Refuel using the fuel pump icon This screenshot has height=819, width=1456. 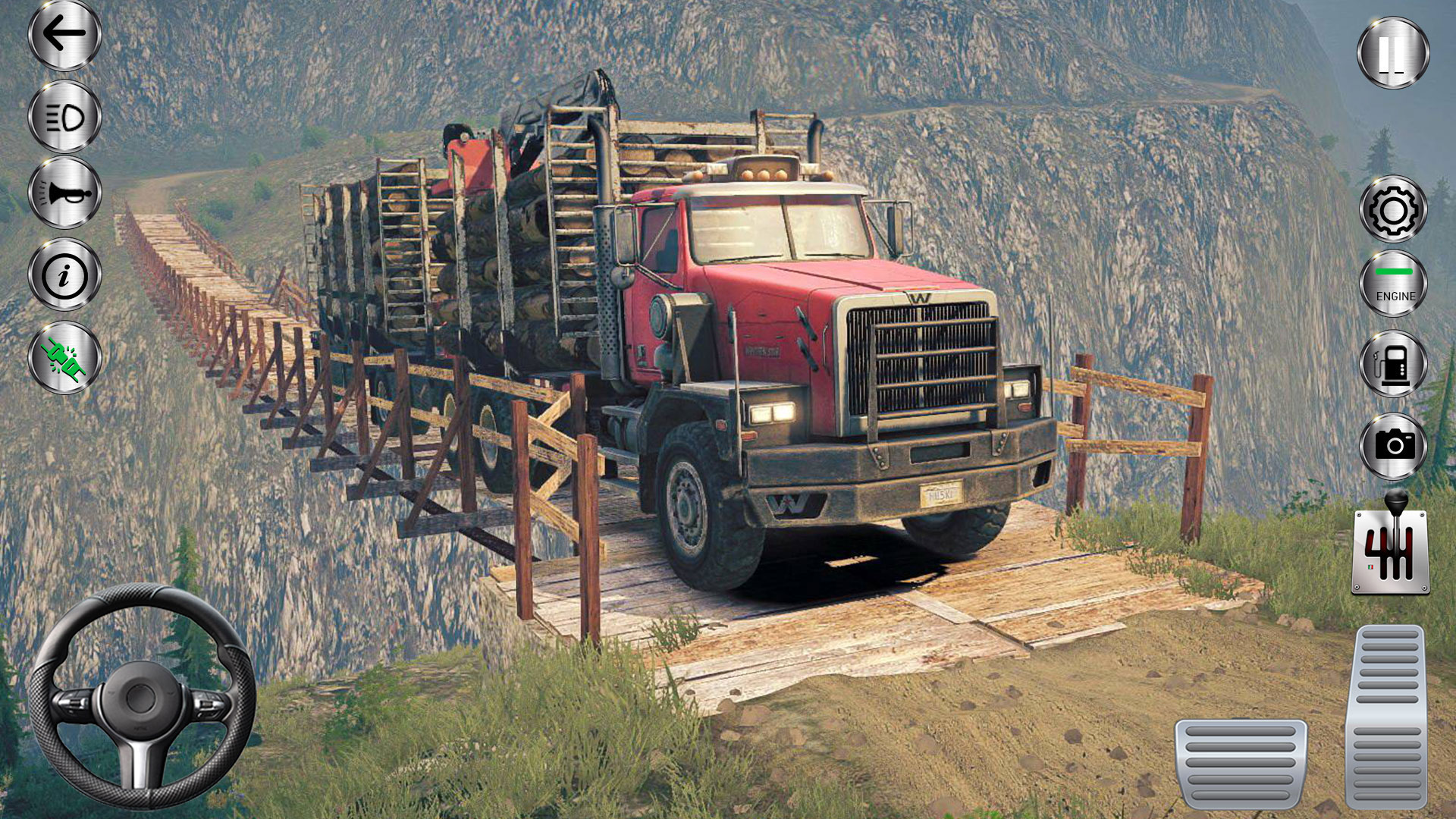point(1394,364)
